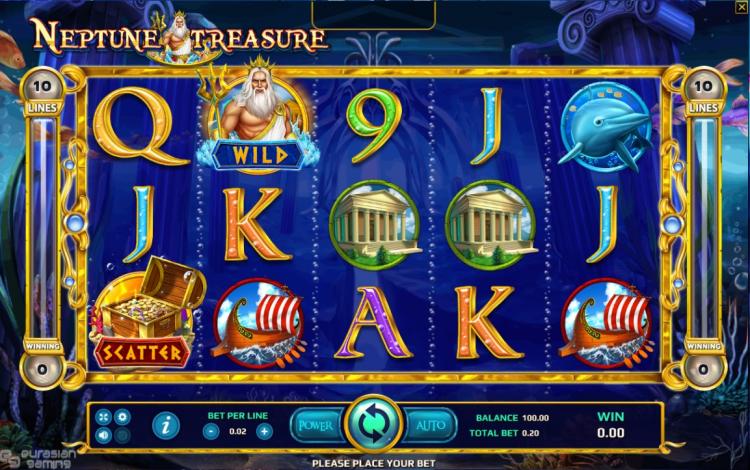Activate the Power button
750x470 pixels.
pyautogui.click(x=314, y=425)
